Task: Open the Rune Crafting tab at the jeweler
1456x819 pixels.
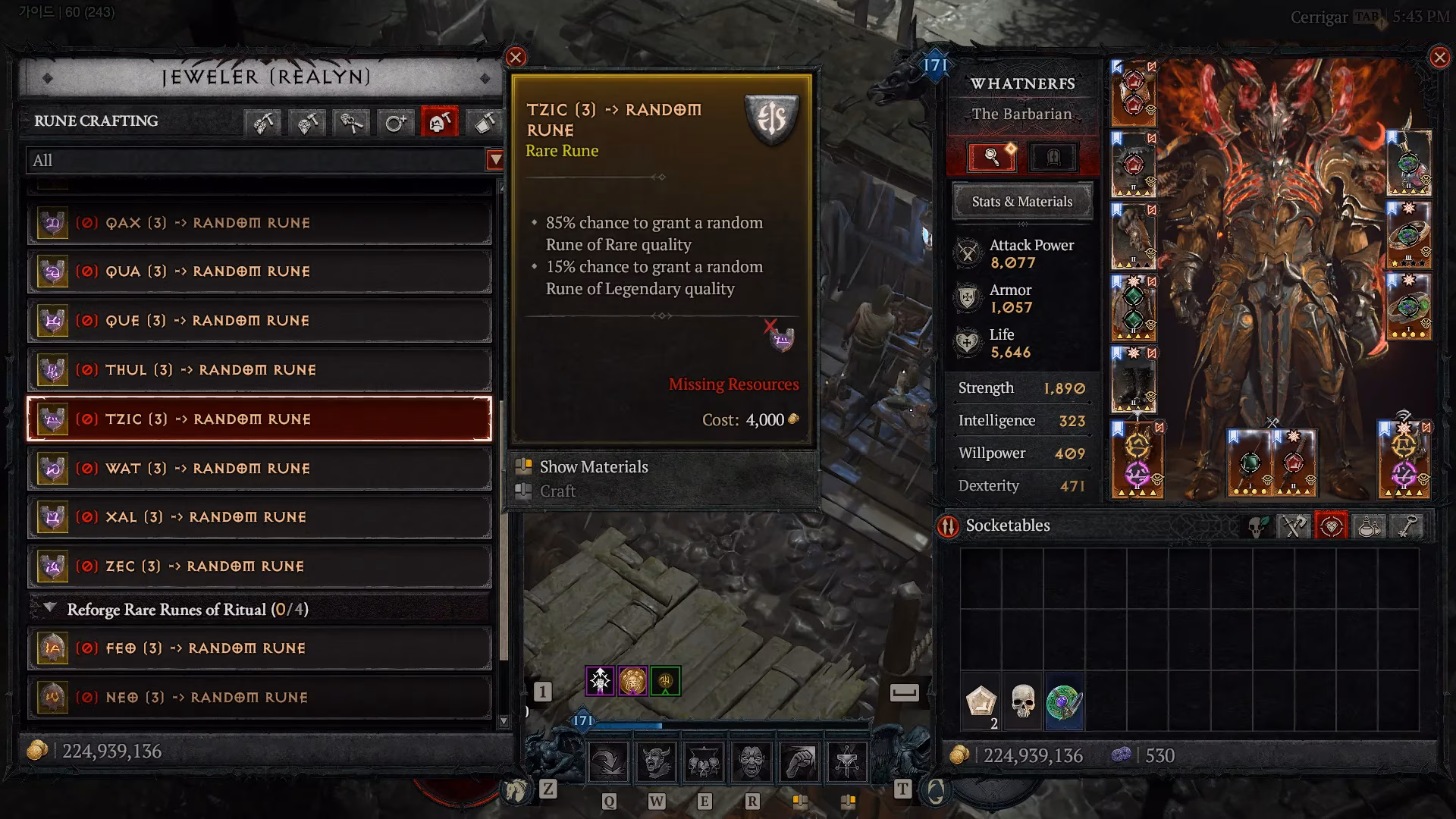Action: (438, 121)
